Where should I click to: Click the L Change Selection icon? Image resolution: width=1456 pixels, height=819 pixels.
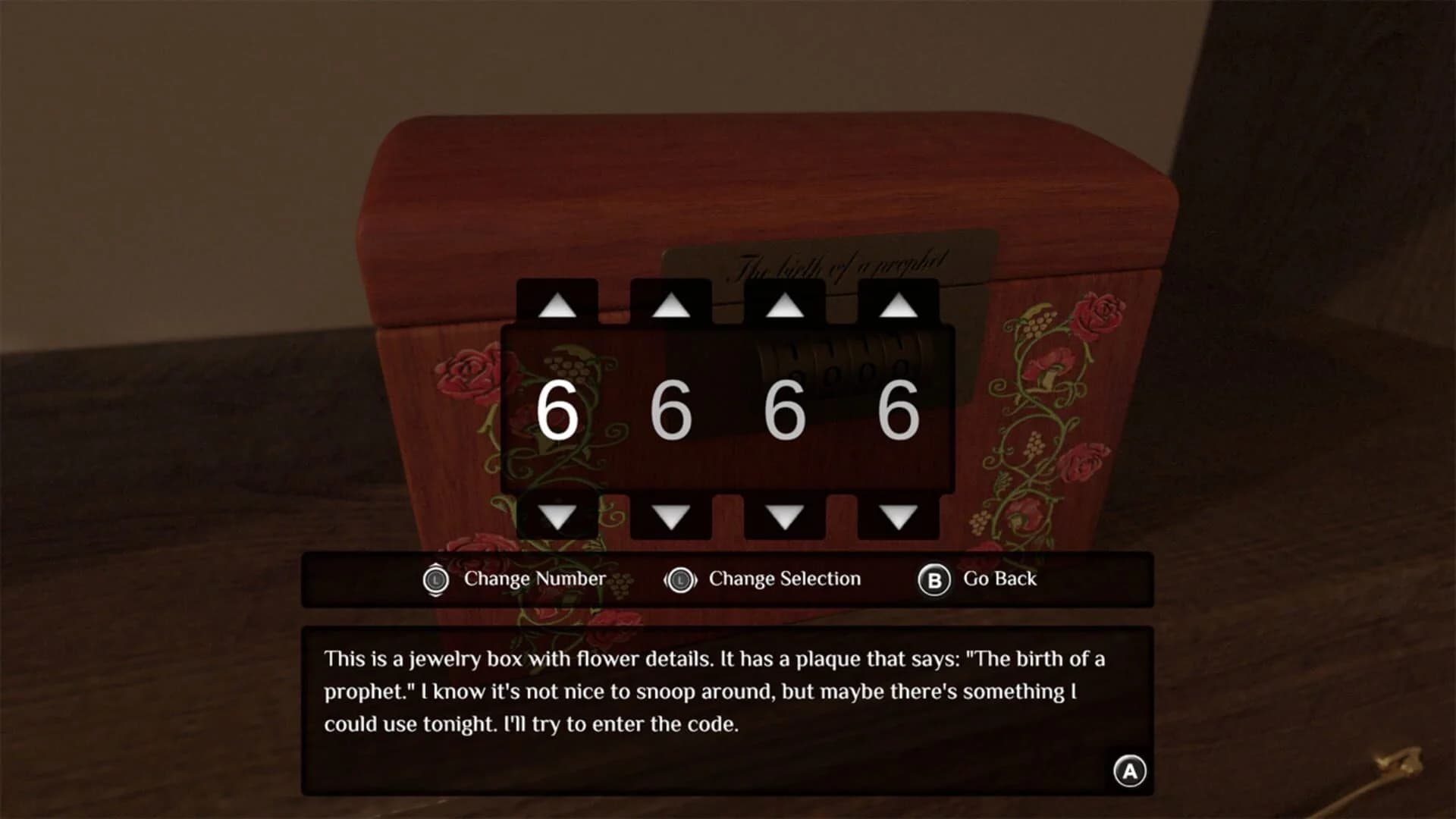point(680,579)
